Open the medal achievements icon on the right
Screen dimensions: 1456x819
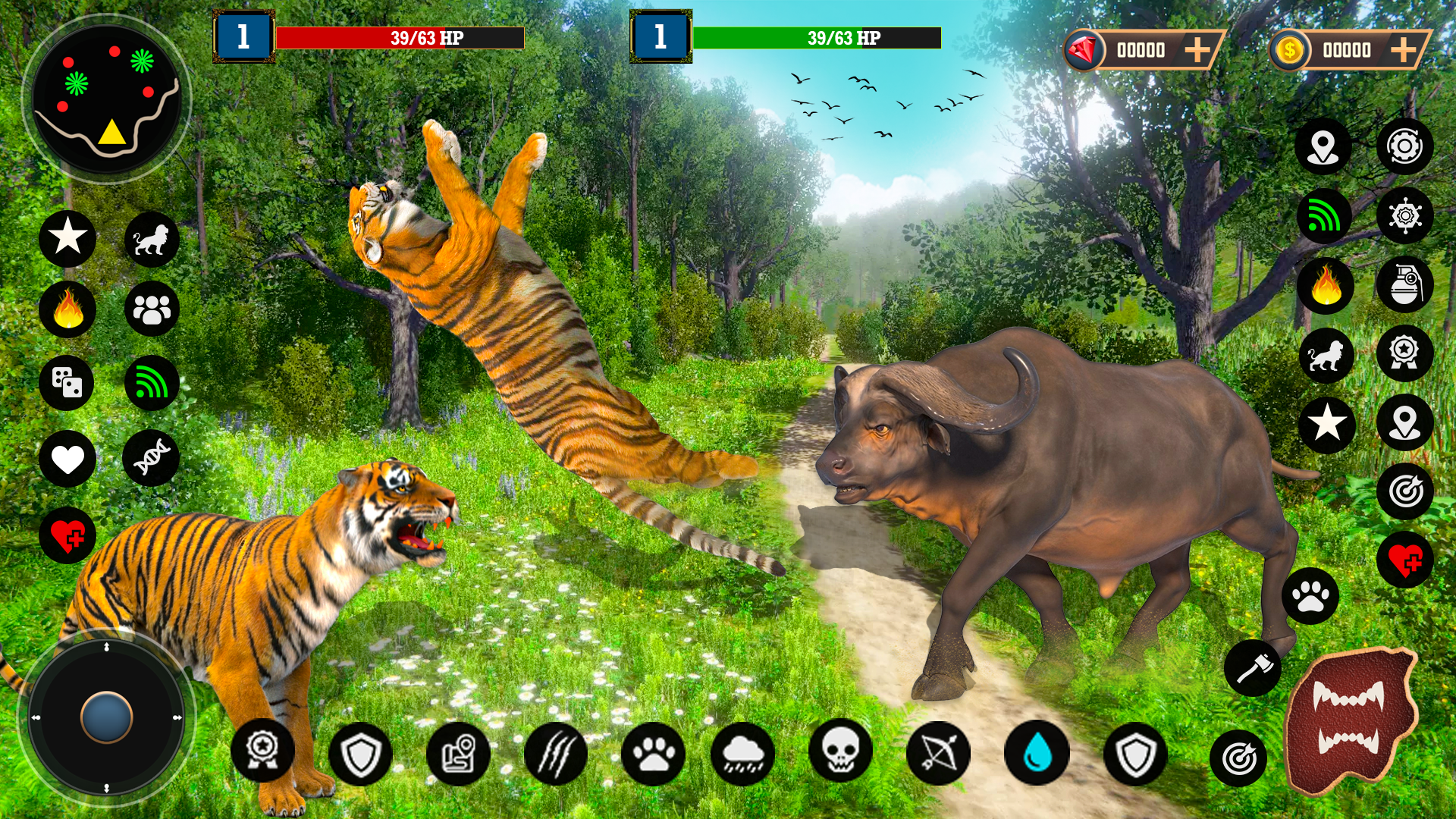tap(1407, 350)
